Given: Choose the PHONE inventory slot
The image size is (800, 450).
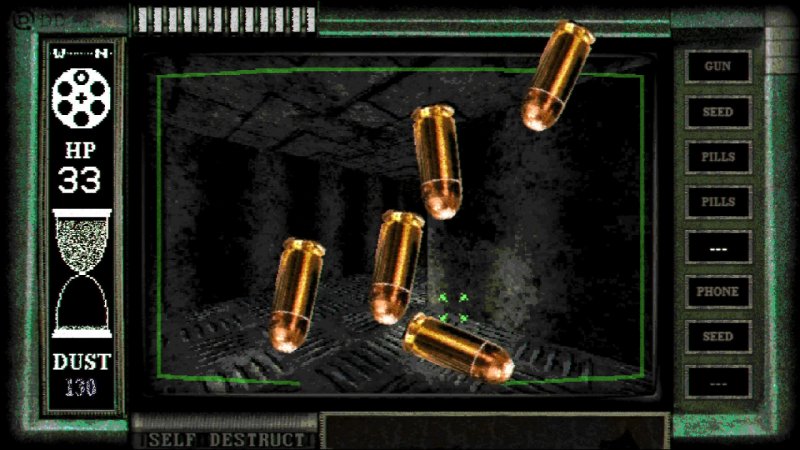Looking at the screenshot, I should coord(717,292).
